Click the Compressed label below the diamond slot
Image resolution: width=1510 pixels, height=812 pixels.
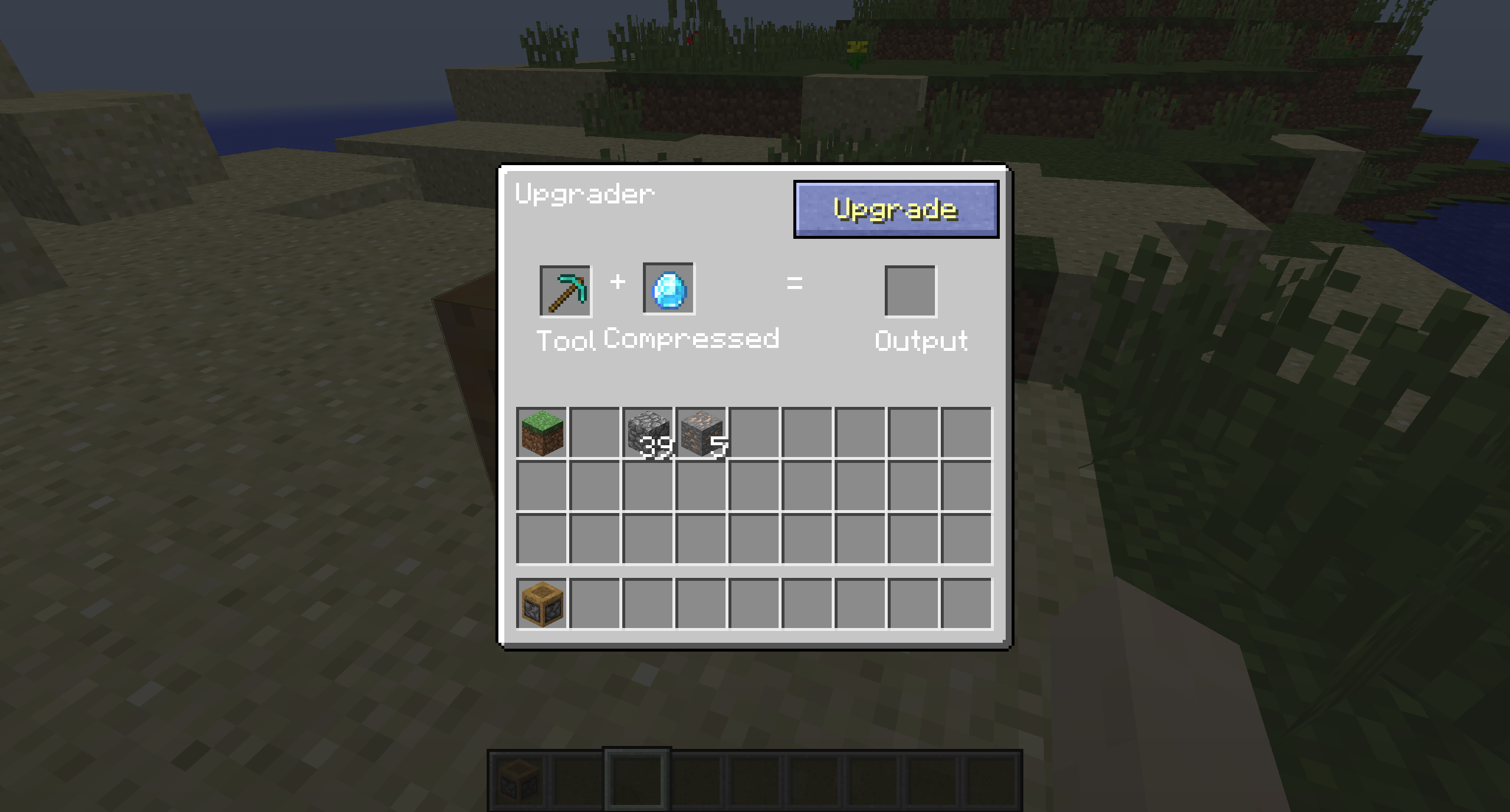690,340
